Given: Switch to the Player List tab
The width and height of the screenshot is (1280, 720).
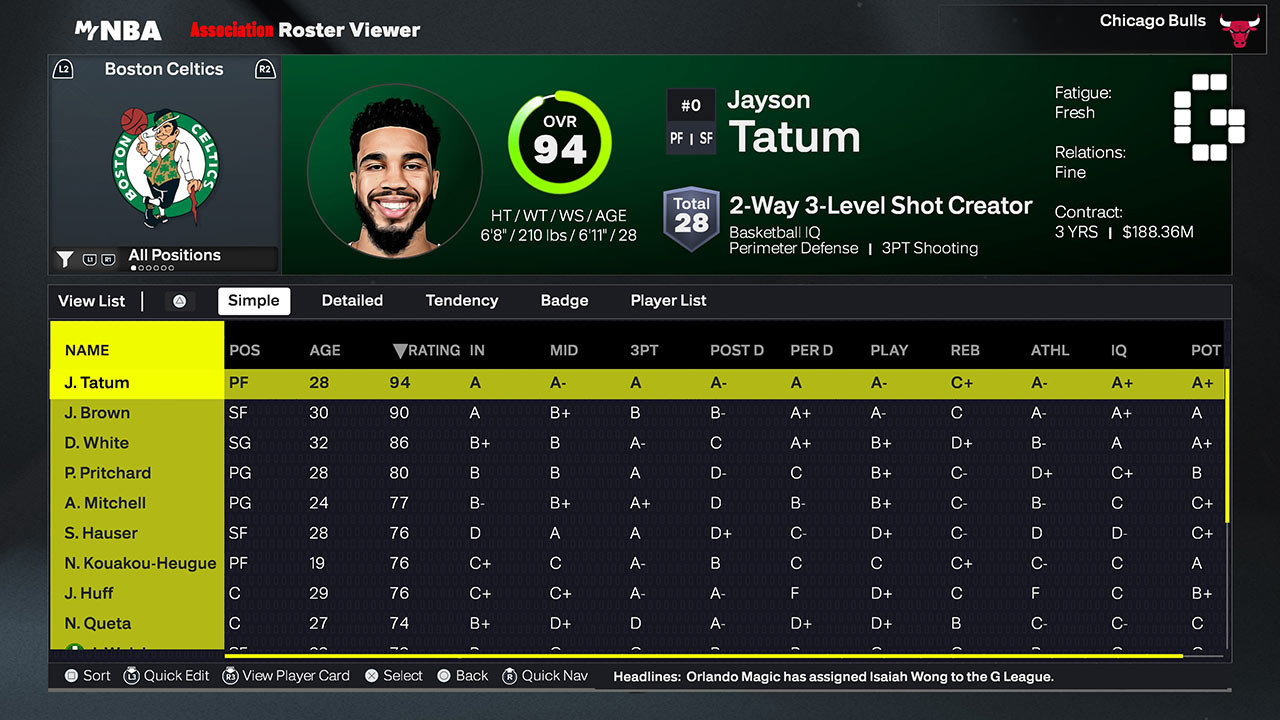Looking at the screenshot, I should pyautogui.click(x=668, y=300).
